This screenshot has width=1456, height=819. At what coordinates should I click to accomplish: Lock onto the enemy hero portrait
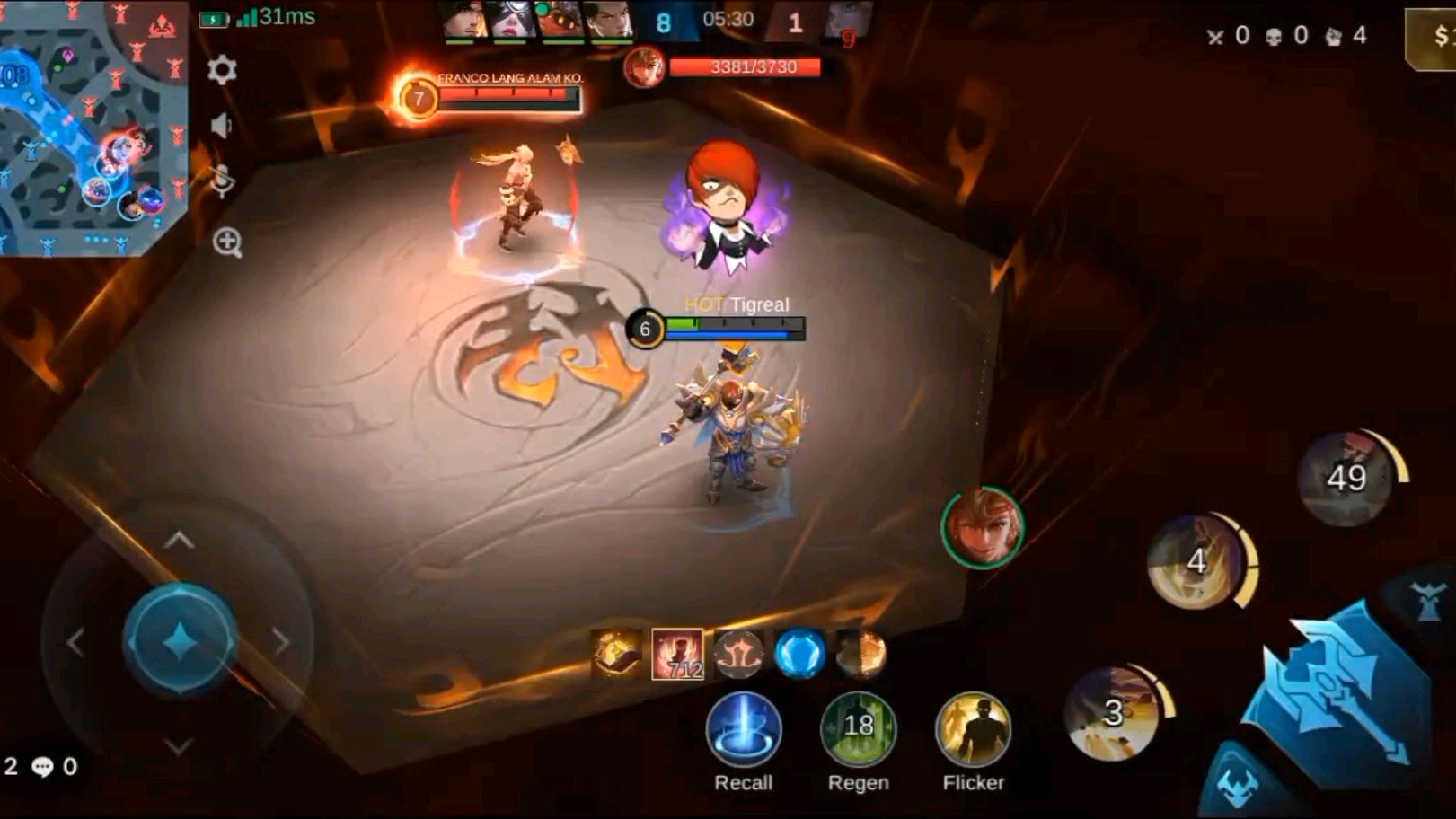coord(983,529)
